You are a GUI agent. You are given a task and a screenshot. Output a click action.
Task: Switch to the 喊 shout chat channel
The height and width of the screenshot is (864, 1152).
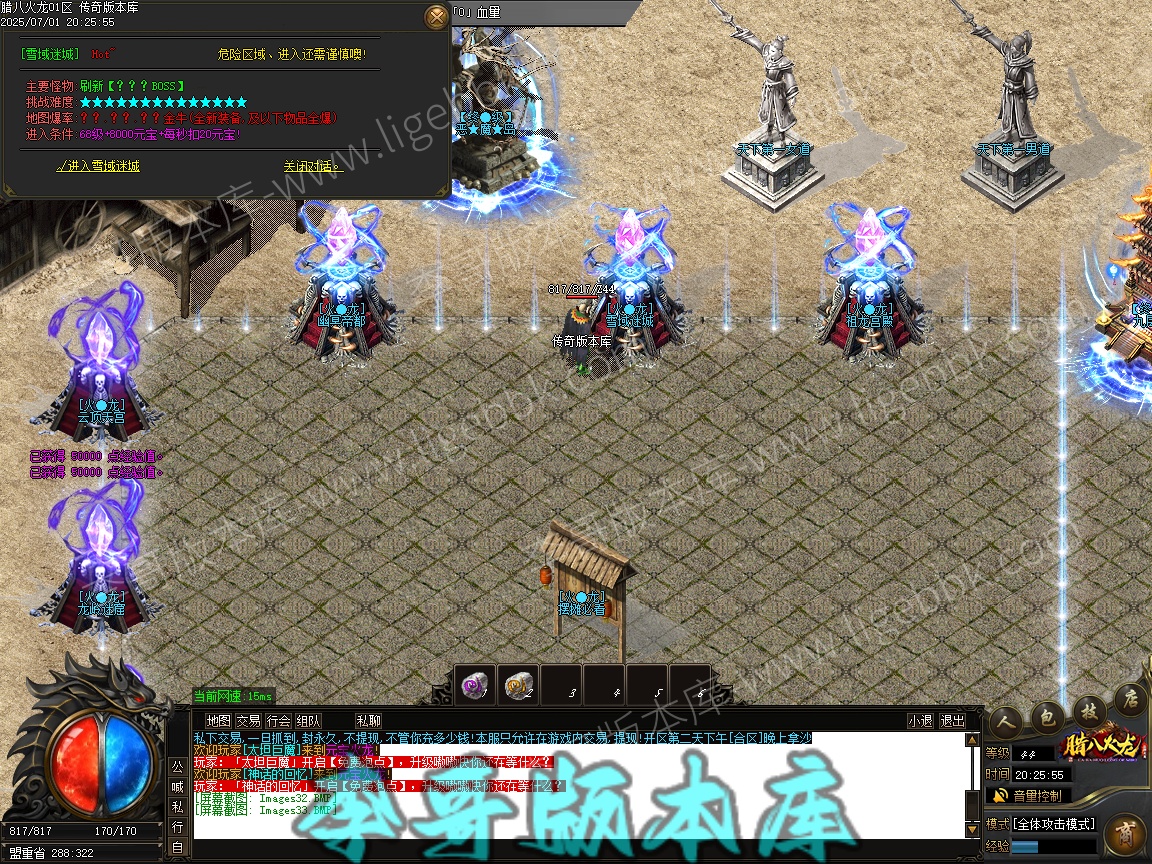177,787
